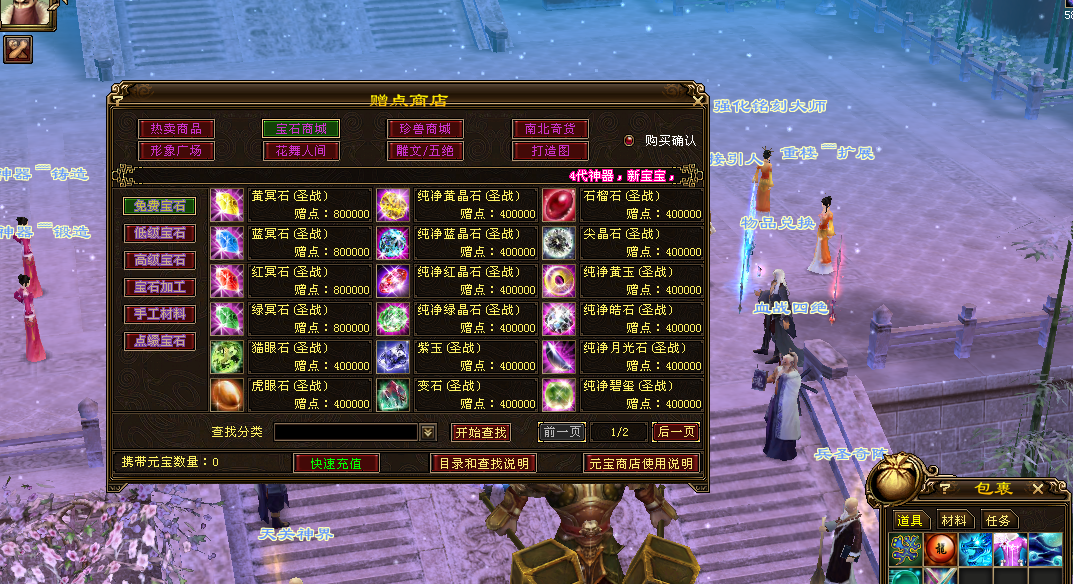Screen dimensions: 1073x584
Task: Toggle the 购买确认 purchase confirmation option
Action: coord(630,141)
